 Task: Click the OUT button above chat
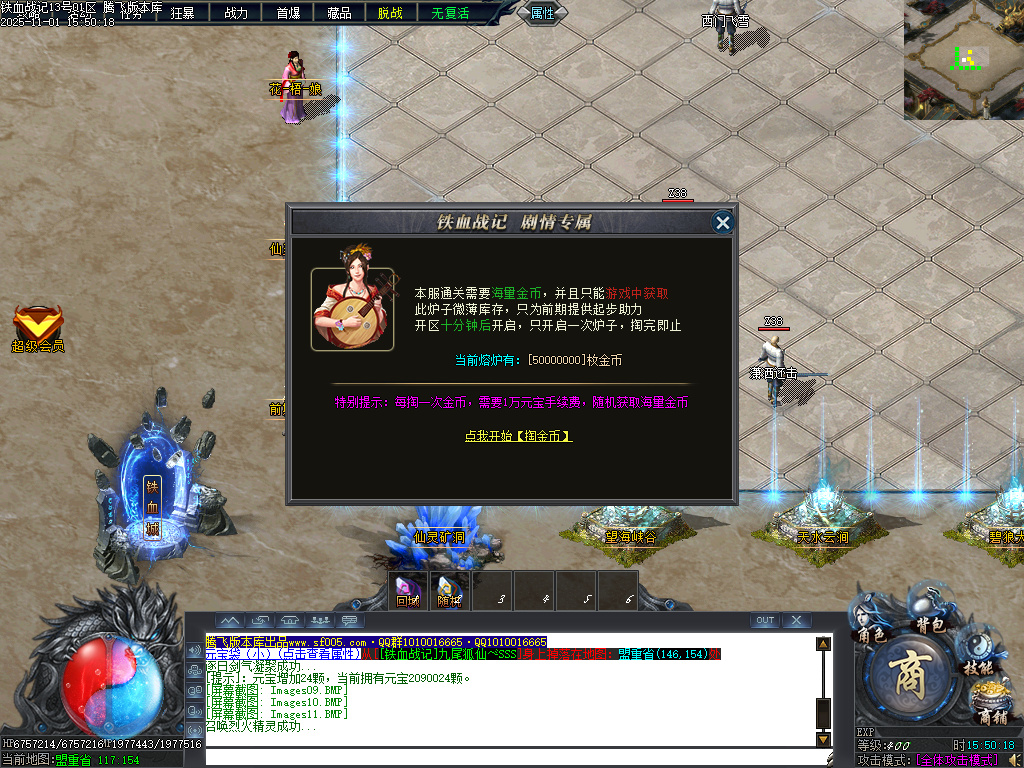765,621
